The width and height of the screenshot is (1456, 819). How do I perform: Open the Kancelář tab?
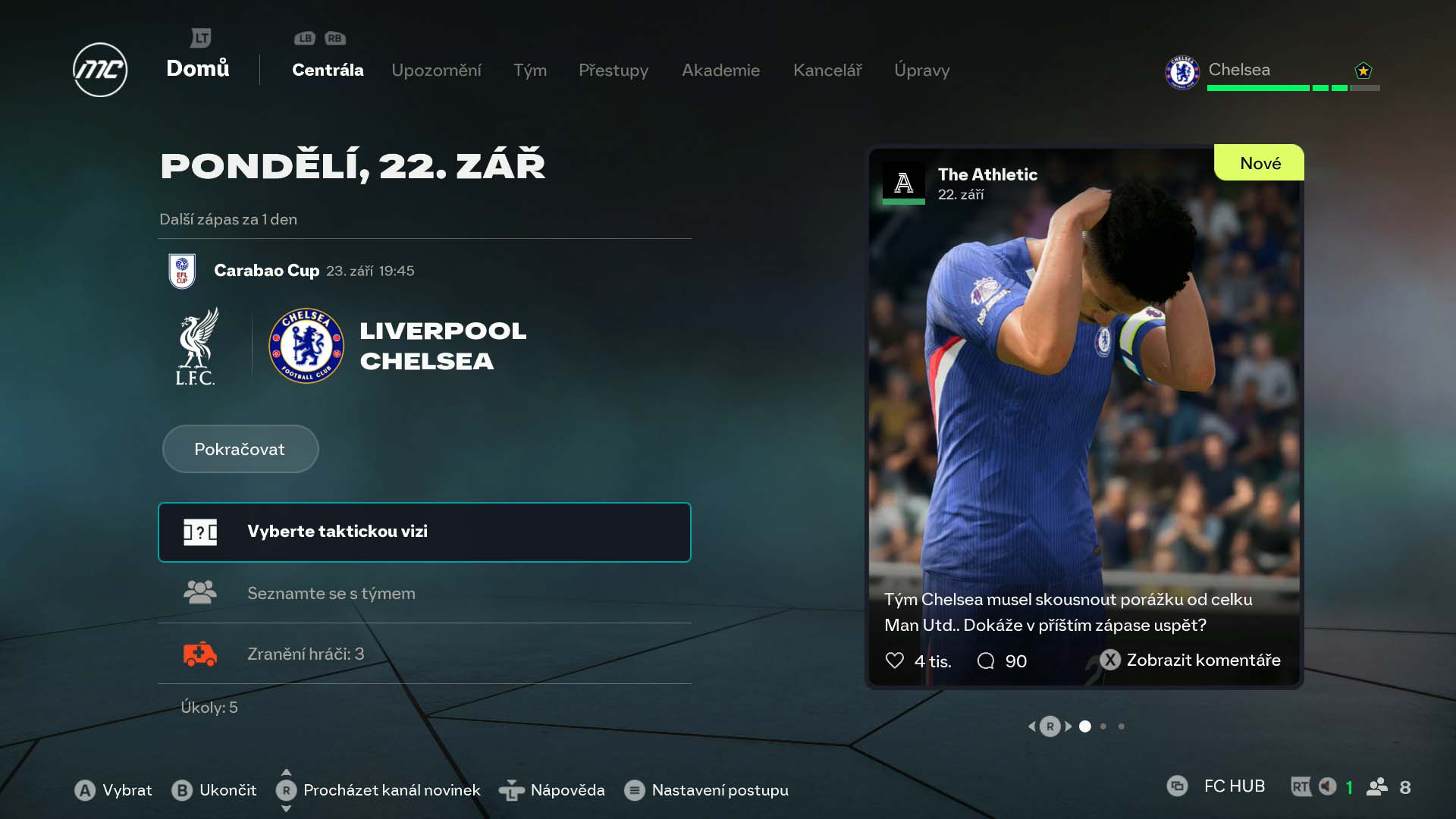pos(827,71)
